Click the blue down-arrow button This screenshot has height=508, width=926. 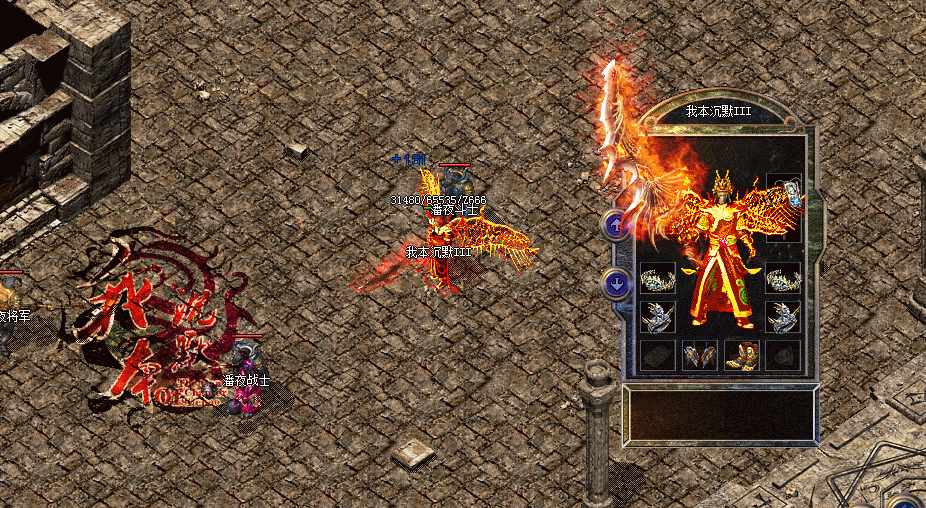click(x=616, y=284)
